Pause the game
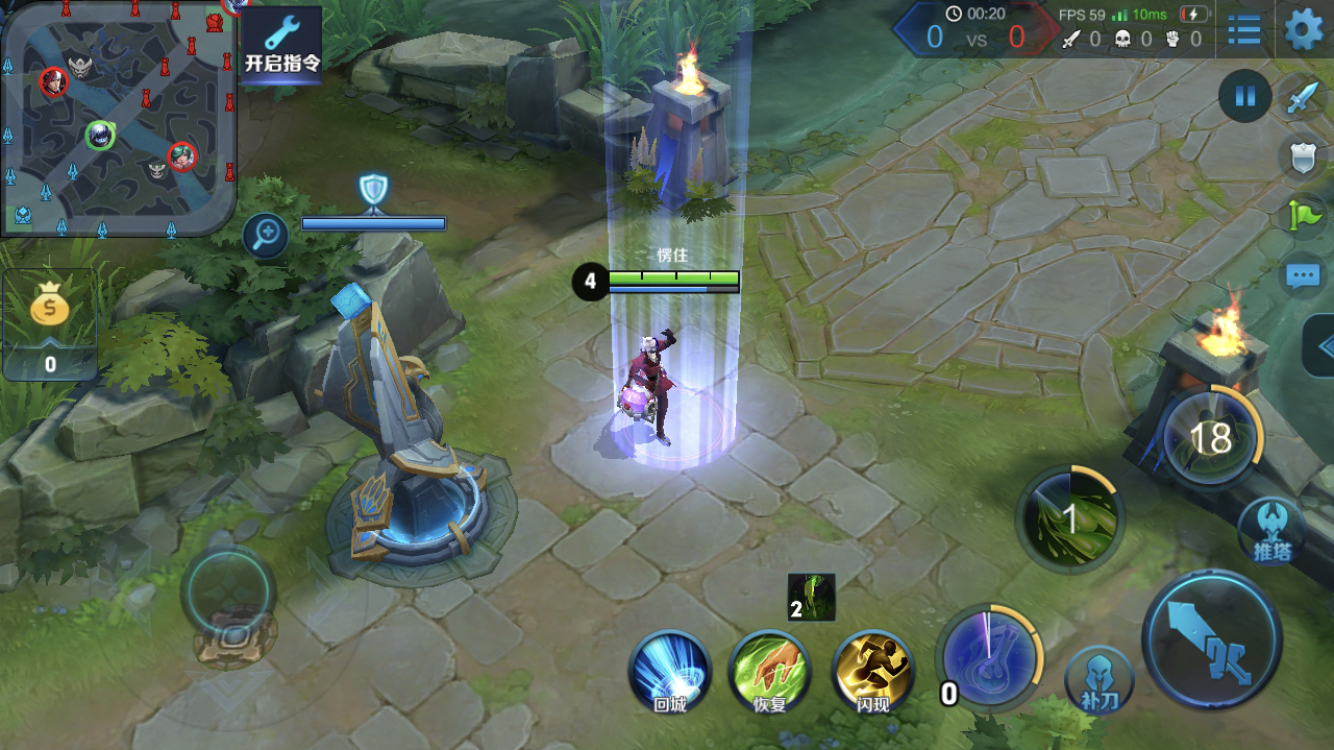Image resolution: width=1334 pixels, height=750 pixels. coord(1245,97)
